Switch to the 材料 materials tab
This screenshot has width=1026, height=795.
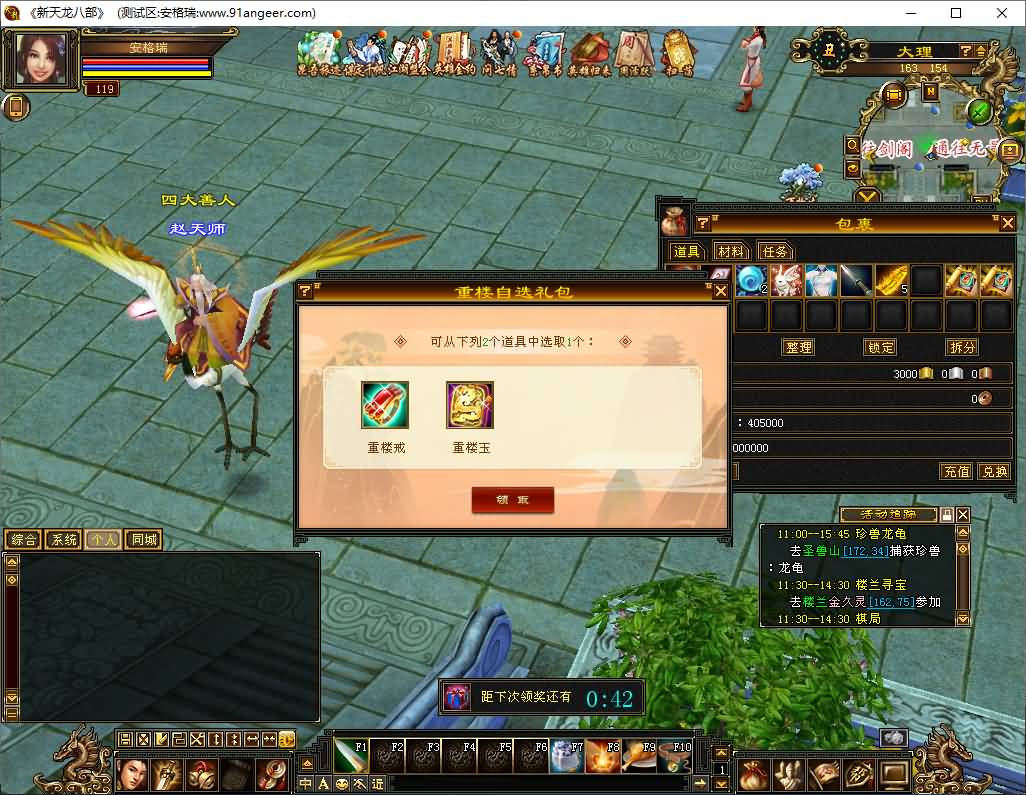pyautogui.click(x=731, y=251)
